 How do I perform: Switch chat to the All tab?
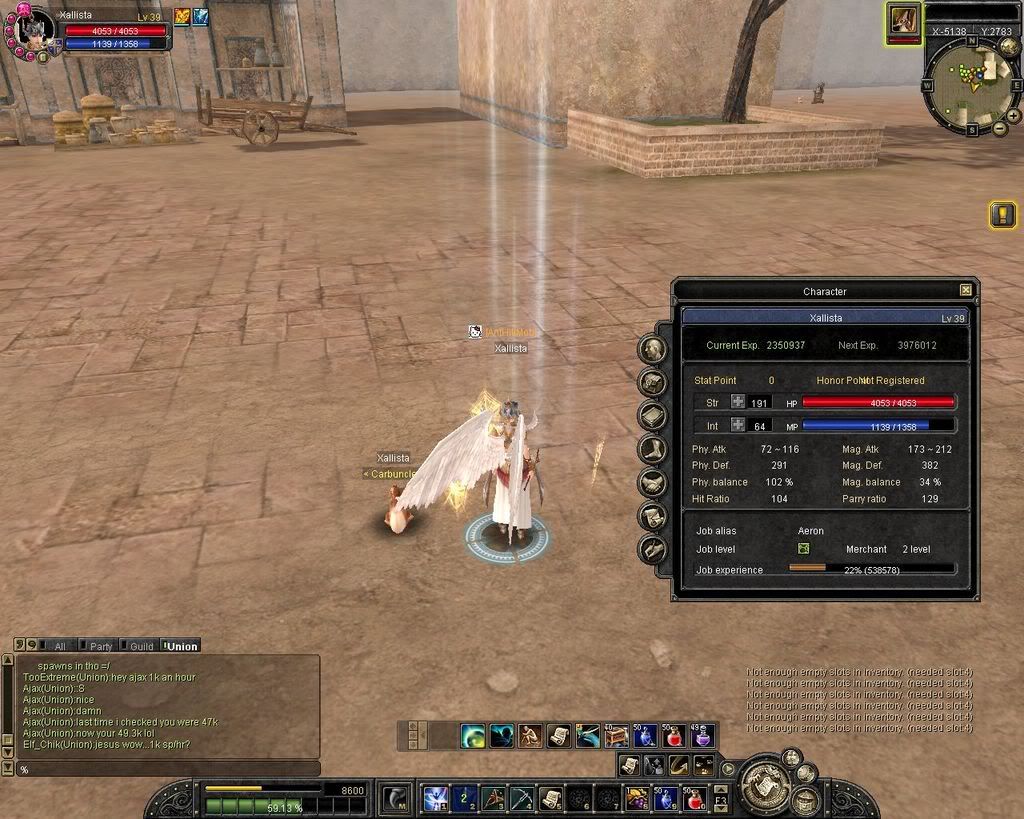[x=56, y=646]
